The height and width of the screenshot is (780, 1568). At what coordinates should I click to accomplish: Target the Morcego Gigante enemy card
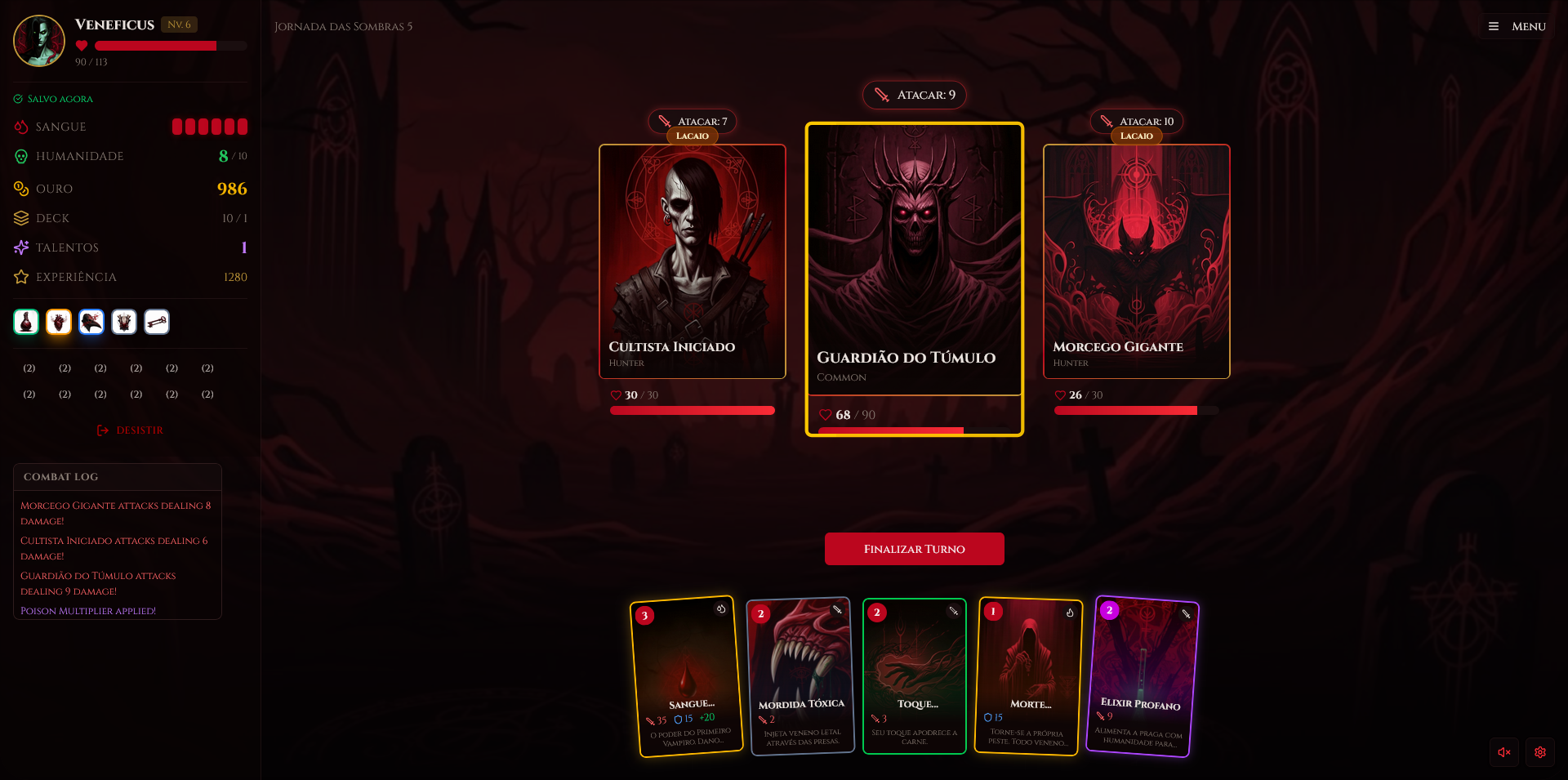click(1136, 261)
